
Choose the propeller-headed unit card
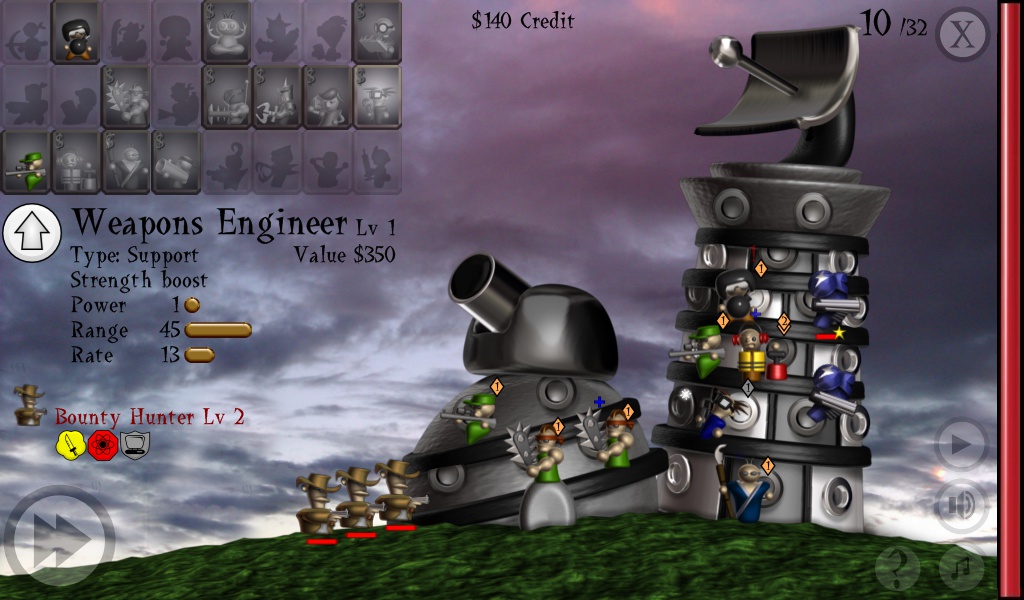pyautogui.click(x=376, y=97)
